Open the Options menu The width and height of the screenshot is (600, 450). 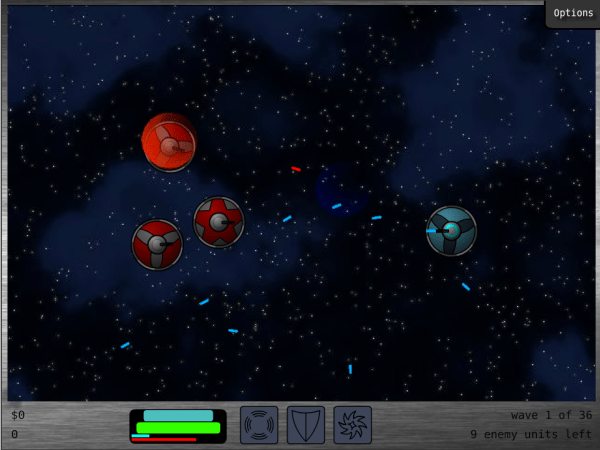pyautogui.click(x=573, y=13)
